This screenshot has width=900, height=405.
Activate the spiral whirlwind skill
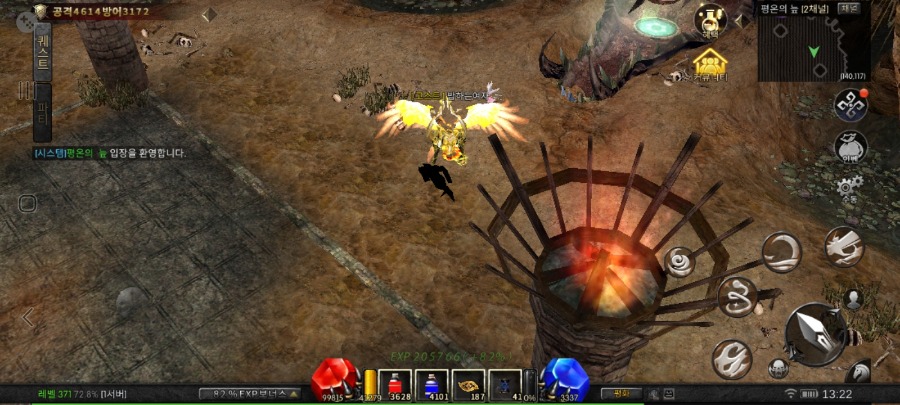tap(682, 262)
